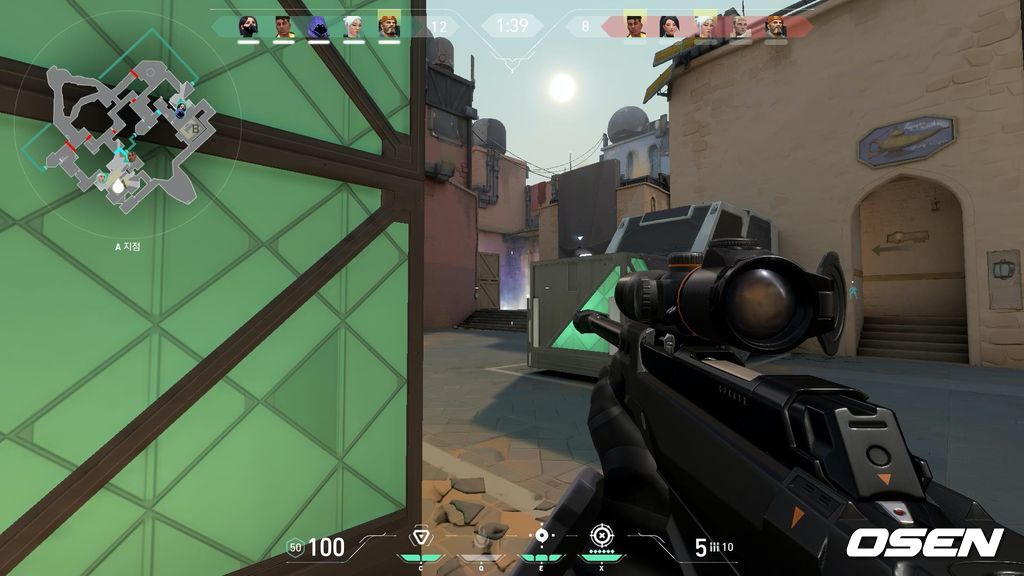The height and width of the screenshot is (576, 1024).
Task: Click the red team's dark-haired woman portrait
Action: click(669, 26)
